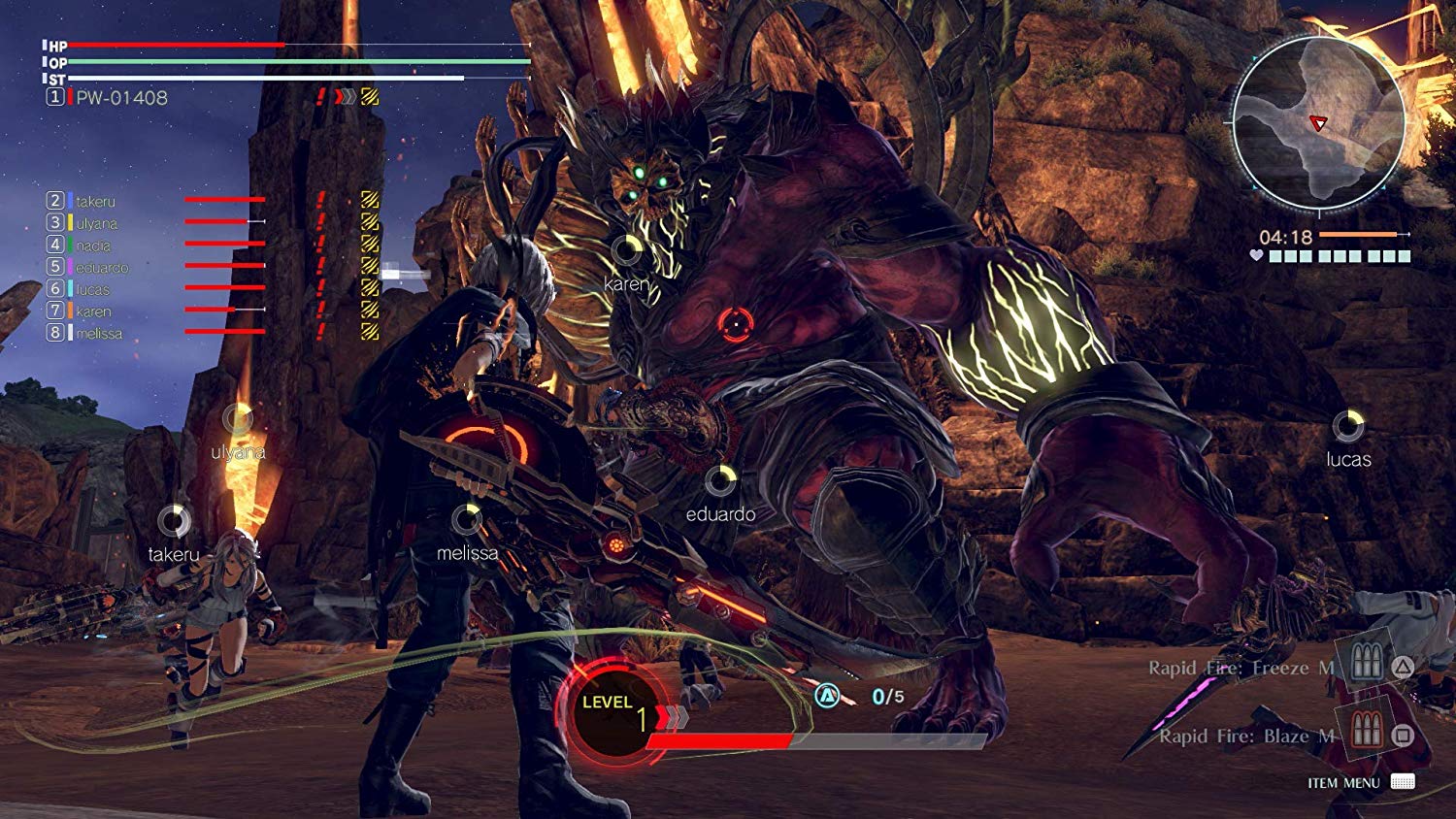Click the heart icon under the timer
The width and height of the screenshot is (1456, 819).
1256,256
